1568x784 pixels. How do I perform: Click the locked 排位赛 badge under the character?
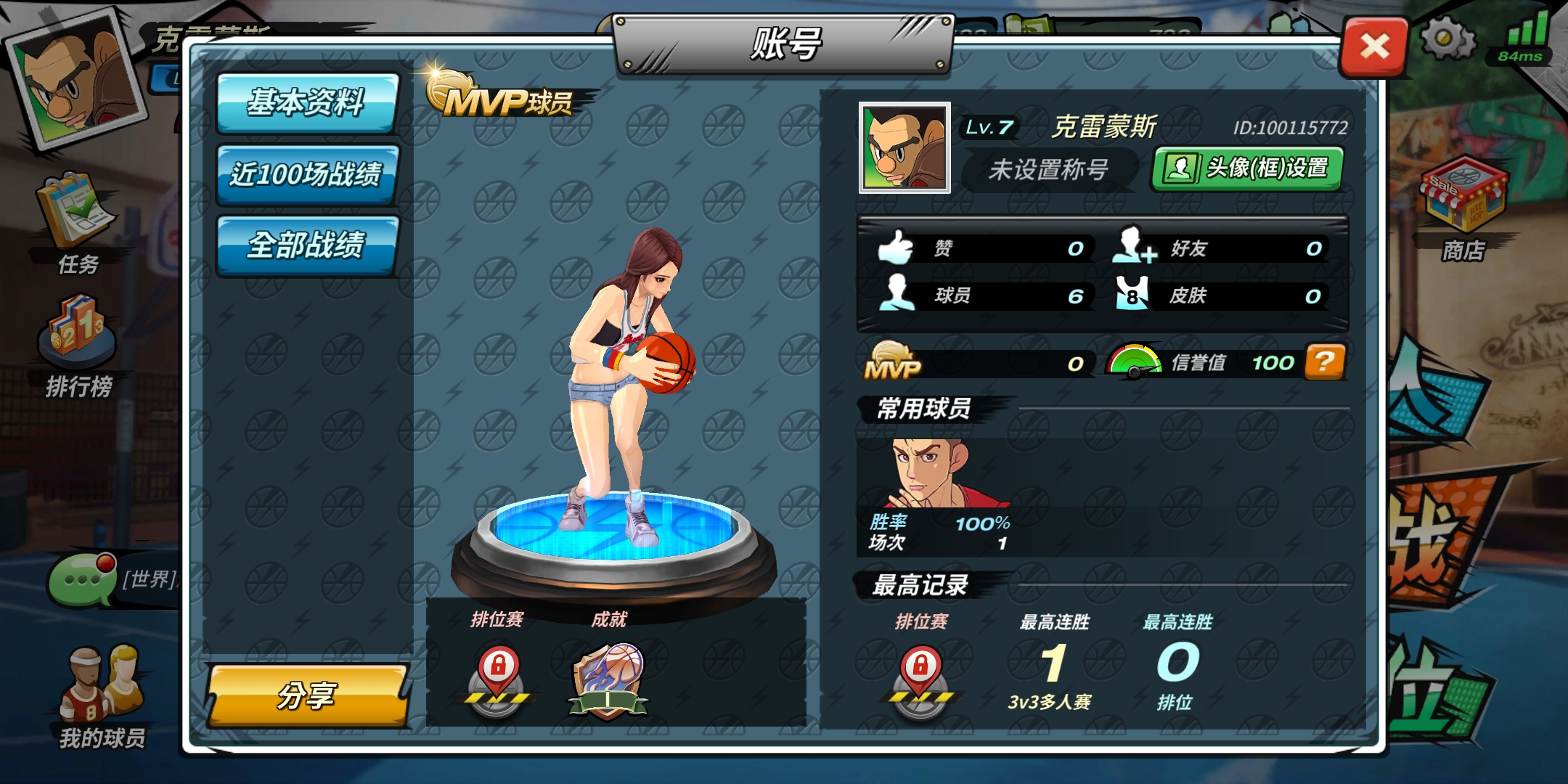point(497,679)
